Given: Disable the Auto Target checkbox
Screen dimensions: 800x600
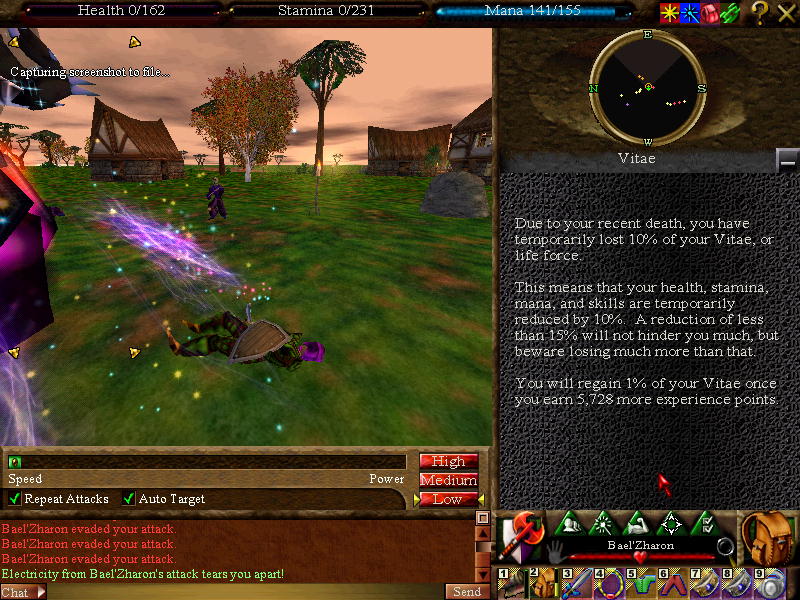Looking at the screenshot, I should pyautogui.click(x=129, y=498).
